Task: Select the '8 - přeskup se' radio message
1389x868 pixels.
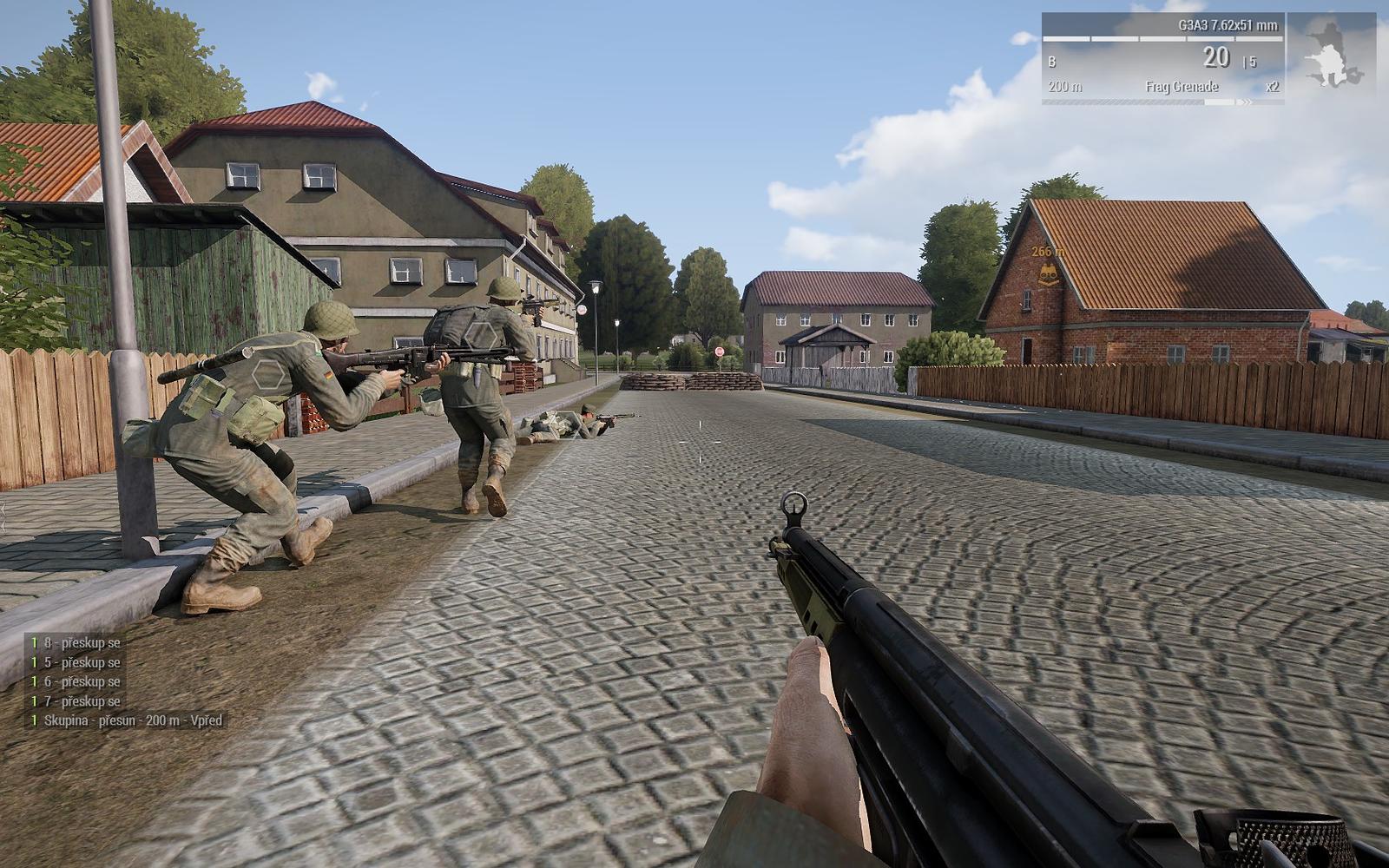Action: point(82,642)
